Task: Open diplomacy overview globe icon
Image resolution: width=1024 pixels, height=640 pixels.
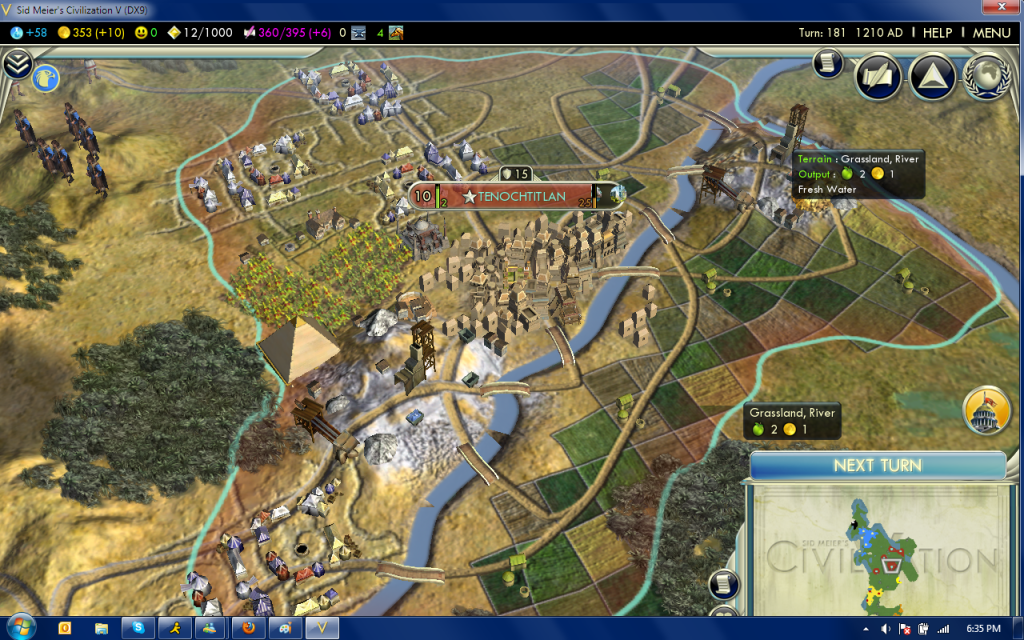Action: (x=985, y=76)
